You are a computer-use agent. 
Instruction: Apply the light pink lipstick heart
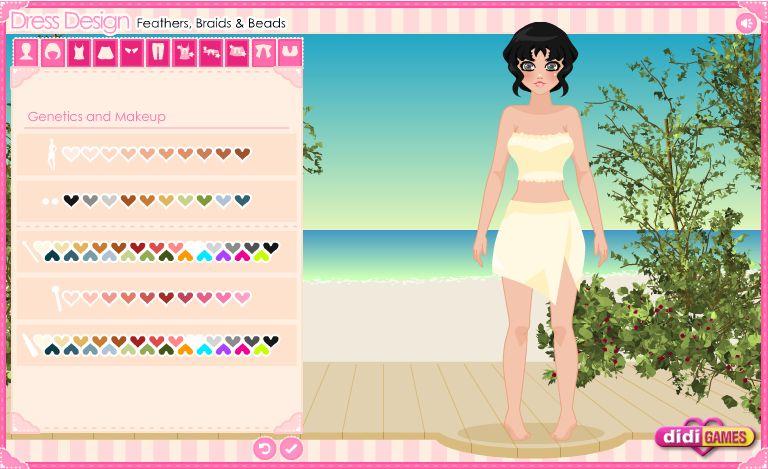point(242,297)
